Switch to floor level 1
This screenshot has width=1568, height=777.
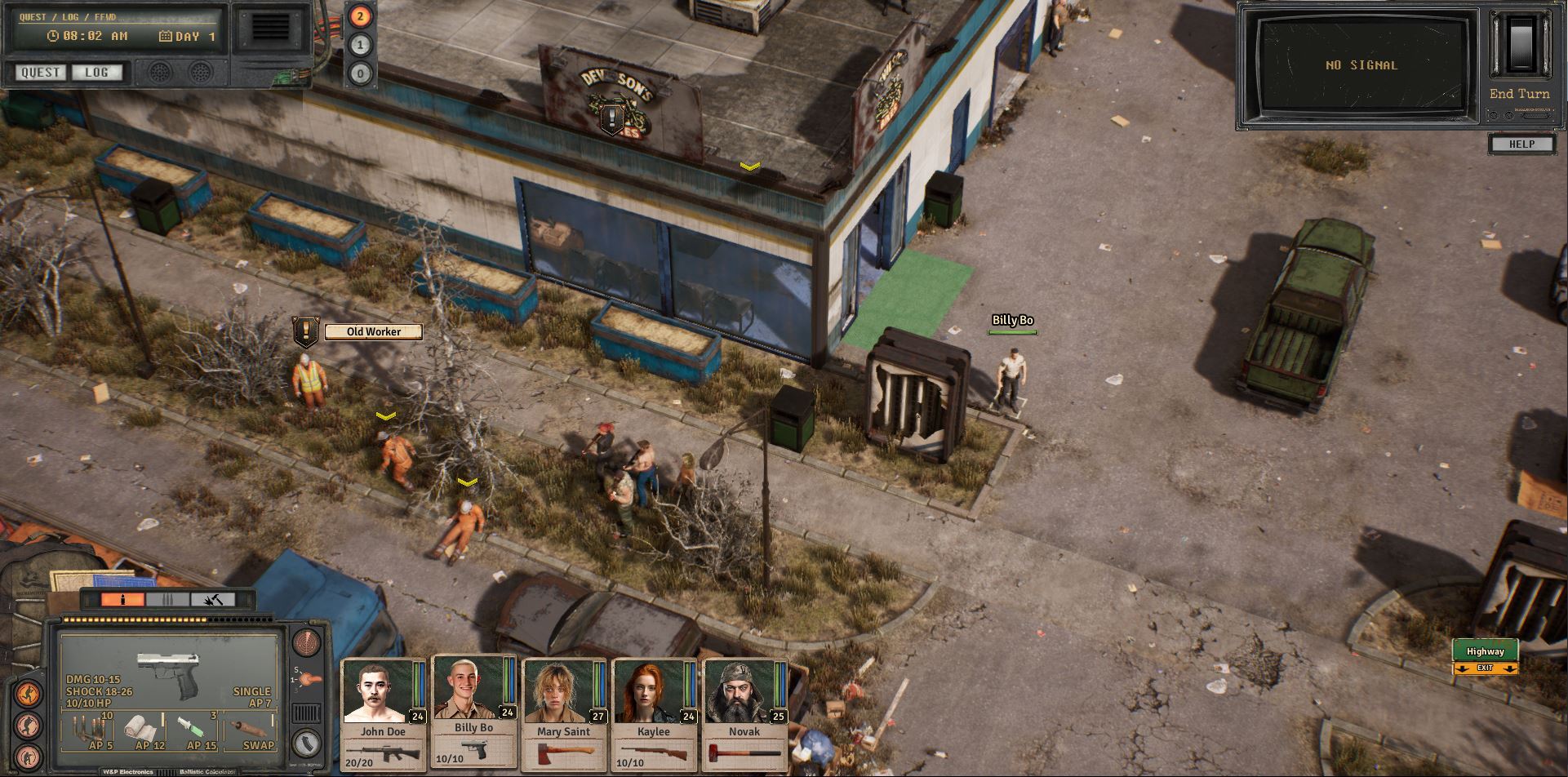point(360,45)
